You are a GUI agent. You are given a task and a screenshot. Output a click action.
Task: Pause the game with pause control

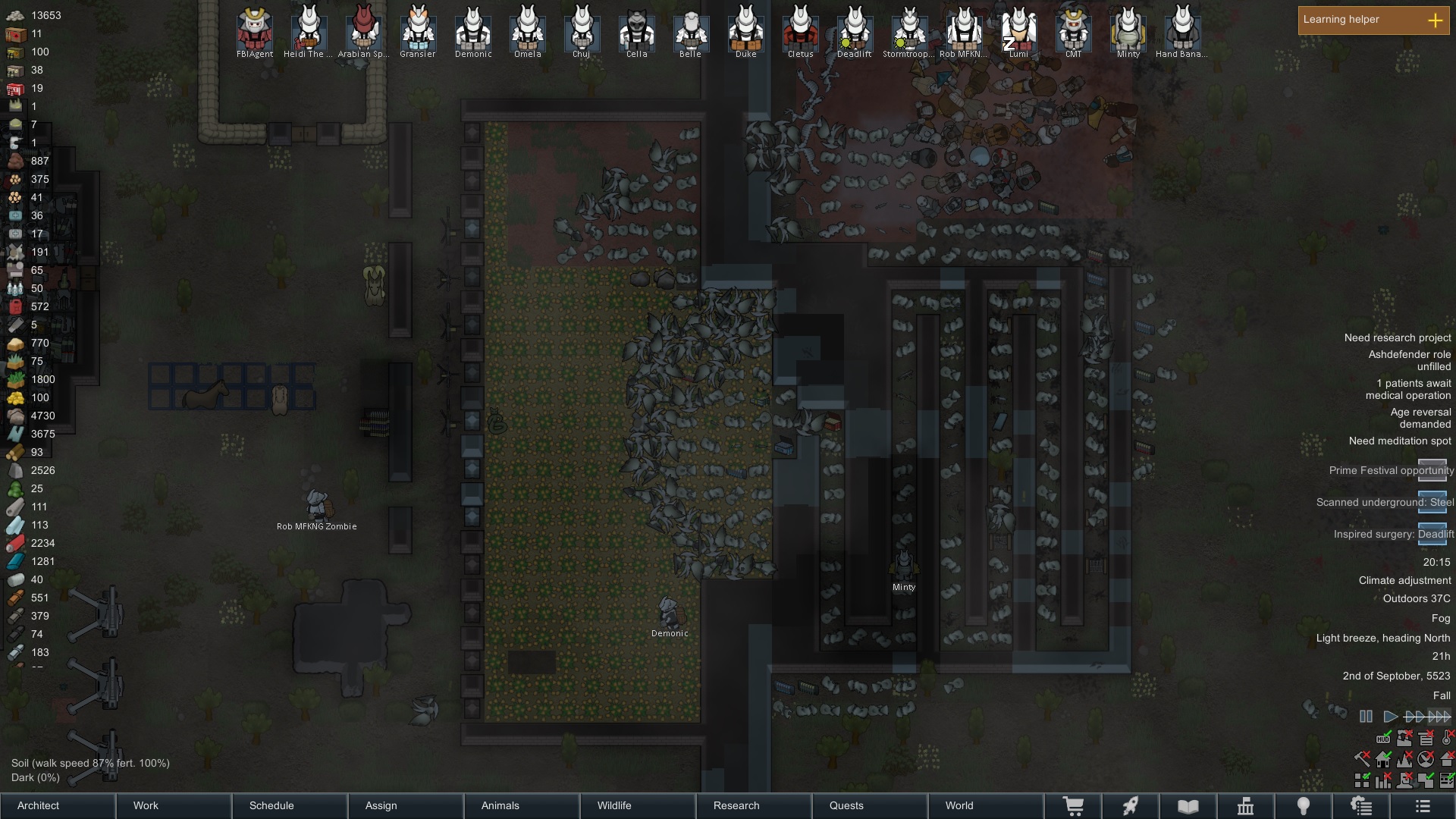(x=1365, y=716)
